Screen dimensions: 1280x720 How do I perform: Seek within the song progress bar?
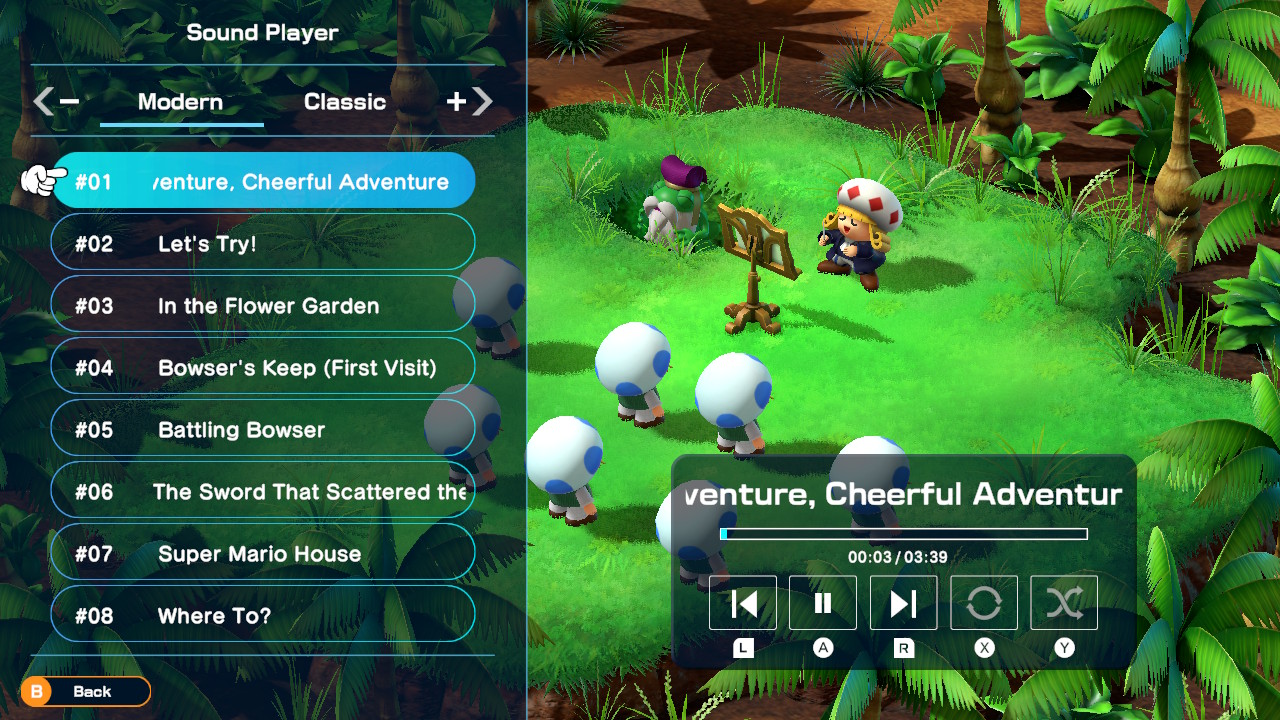click(904, 534)
